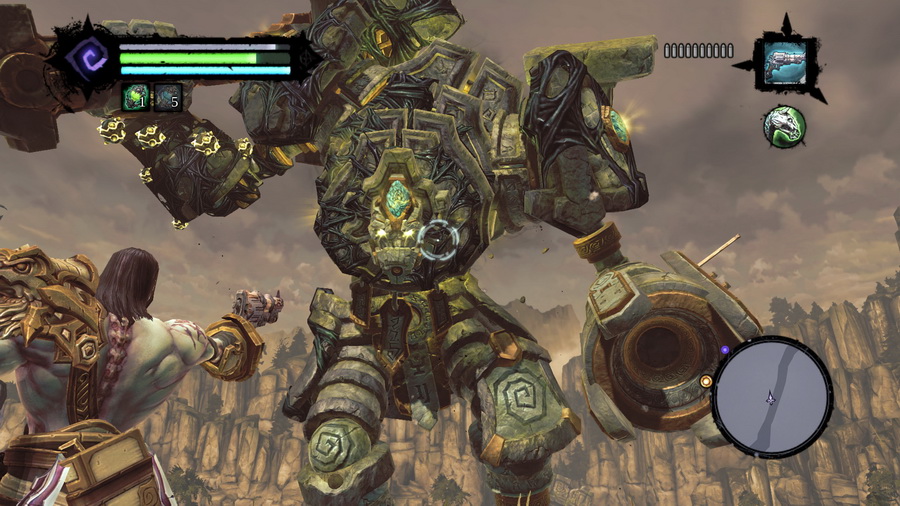Viewport: 900px width, 506px height.
Task: Use the green potion slot with count 1
Action: (x=135, y=97)
